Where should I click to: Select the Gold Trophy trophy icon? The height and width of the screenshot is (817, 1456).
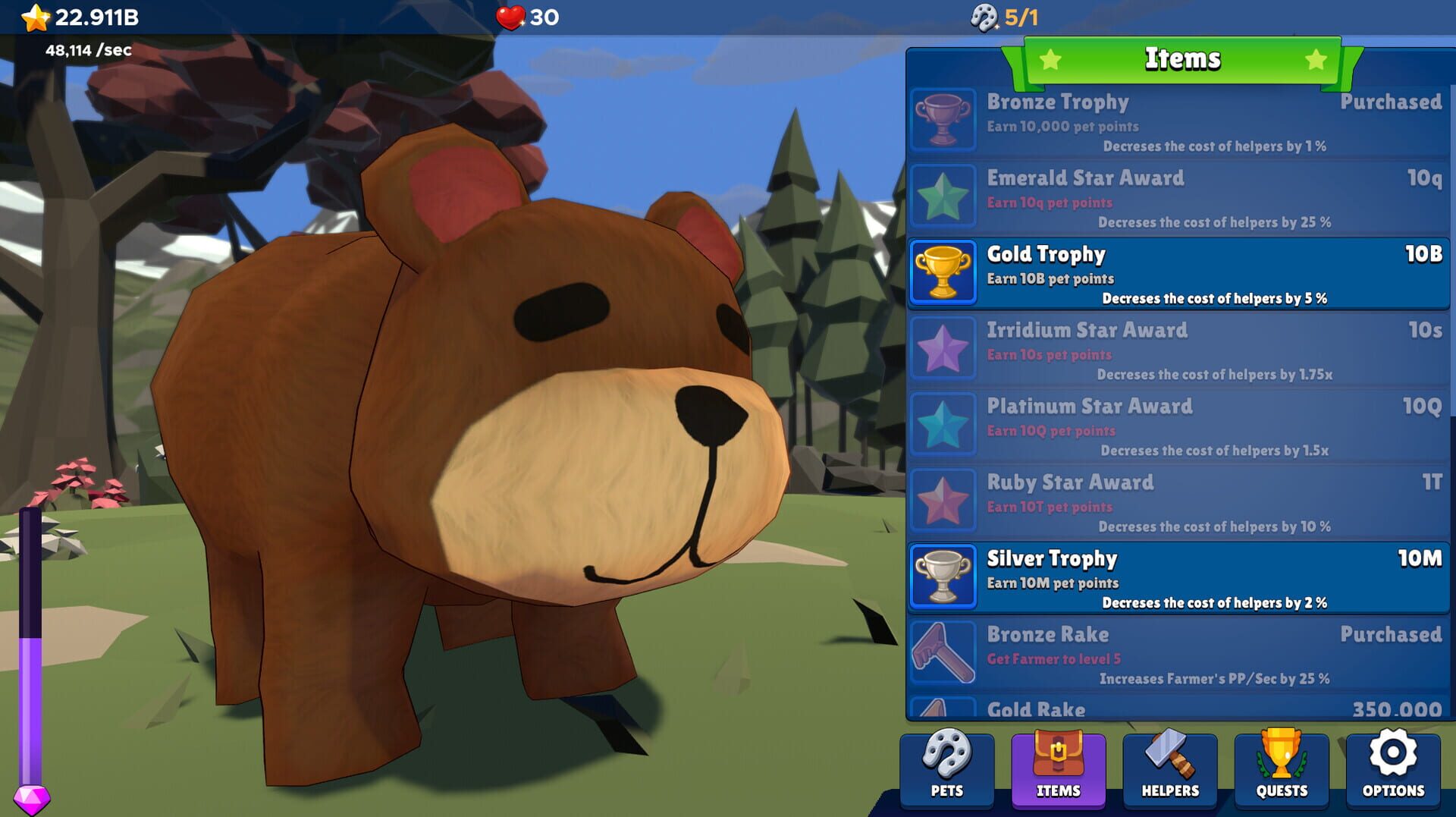click(943, 272)
